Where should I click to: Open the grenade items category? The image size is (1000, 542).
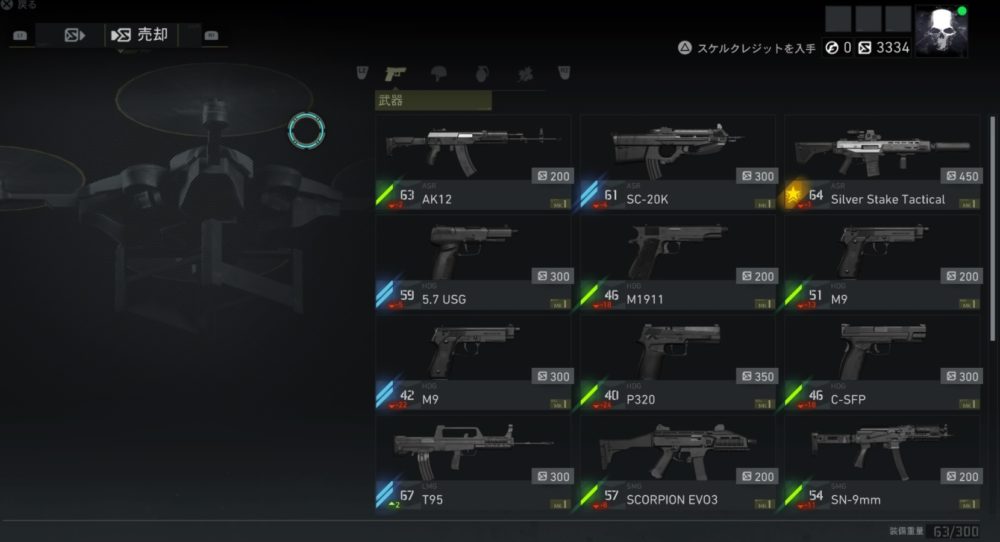pos(481,73)
